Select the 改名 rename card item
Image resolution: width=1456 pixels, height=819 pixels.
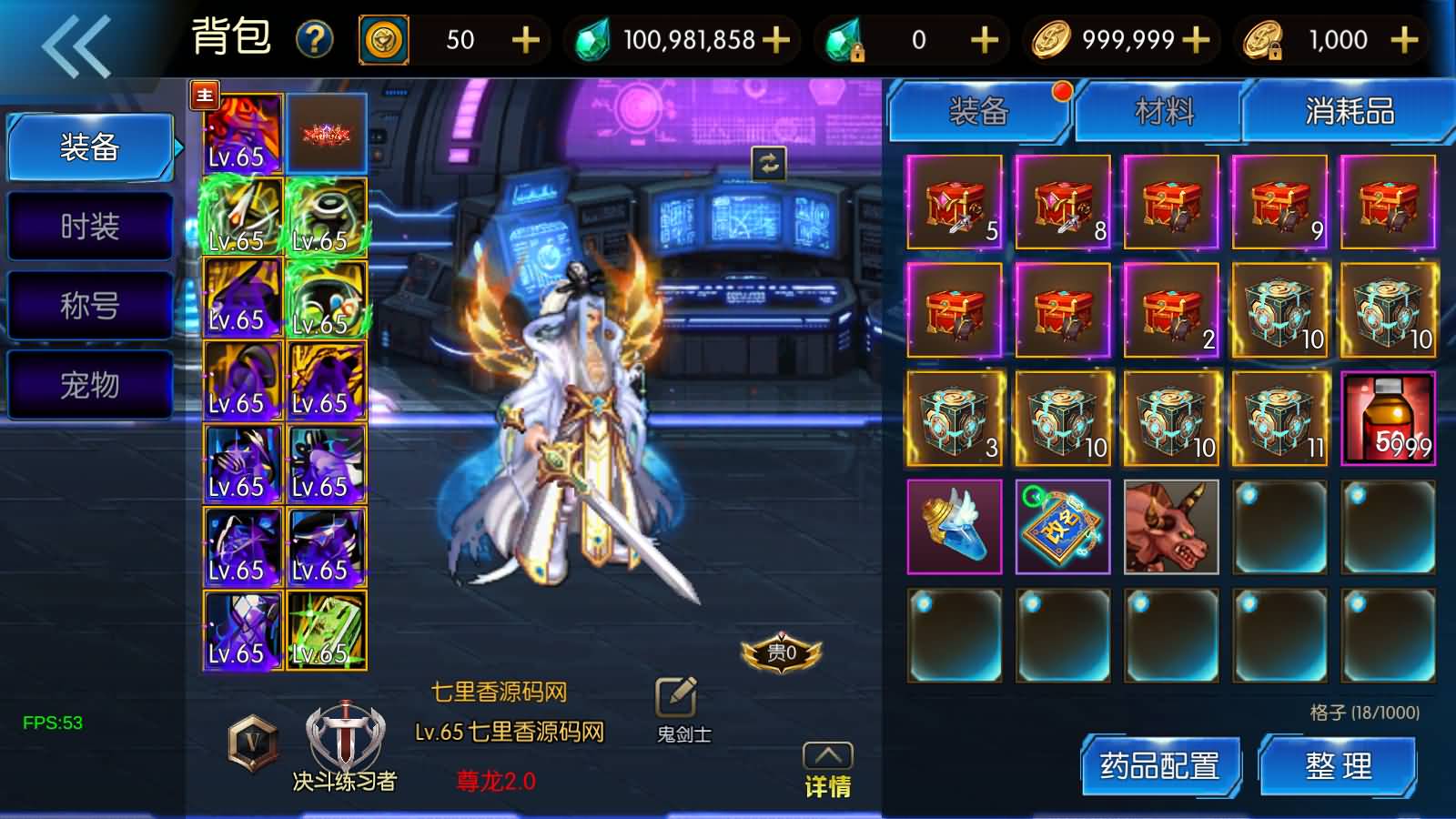(1062, 525)
